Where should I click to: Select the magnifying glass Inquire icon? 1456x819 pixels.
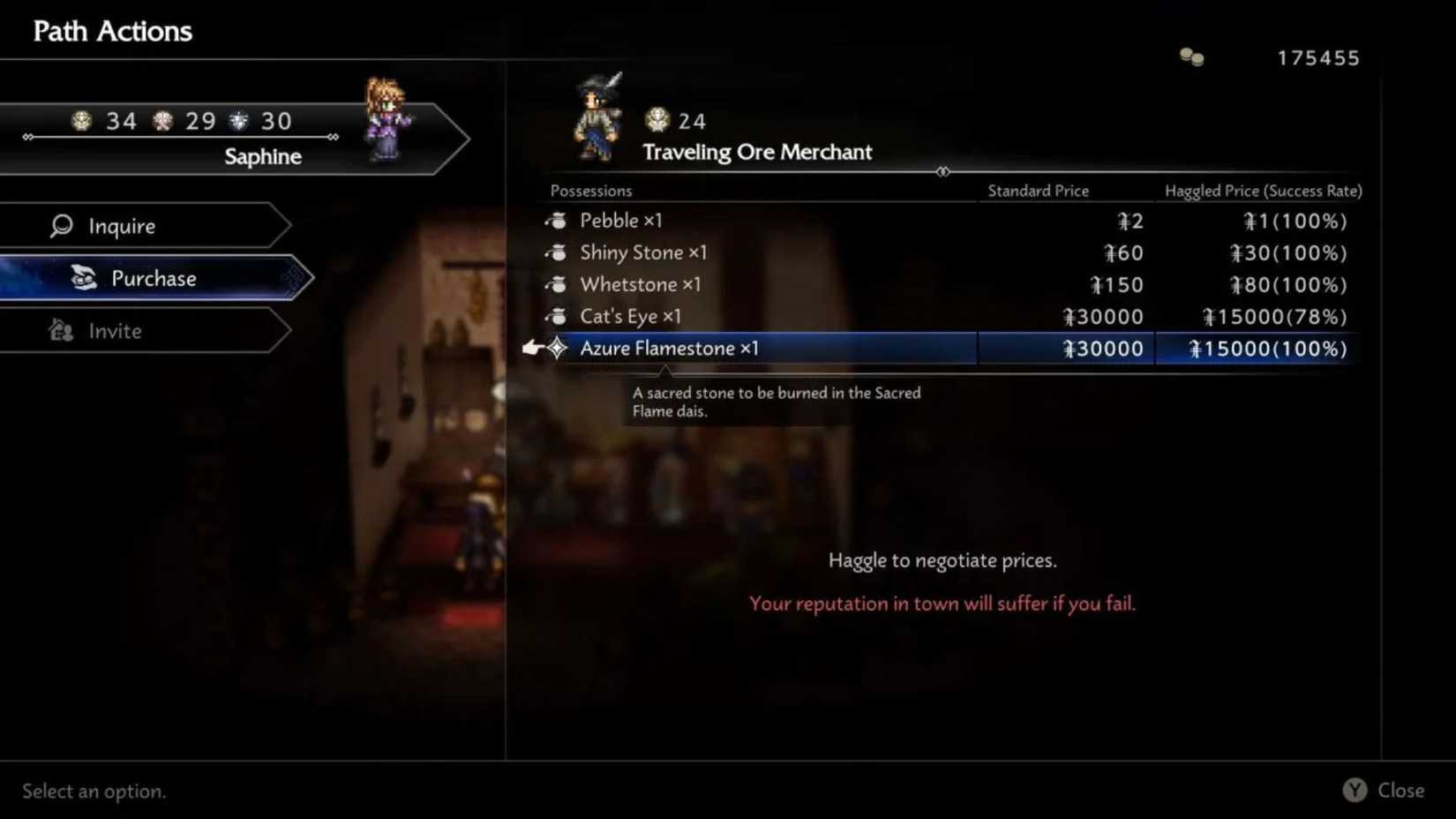pos(60,226)
